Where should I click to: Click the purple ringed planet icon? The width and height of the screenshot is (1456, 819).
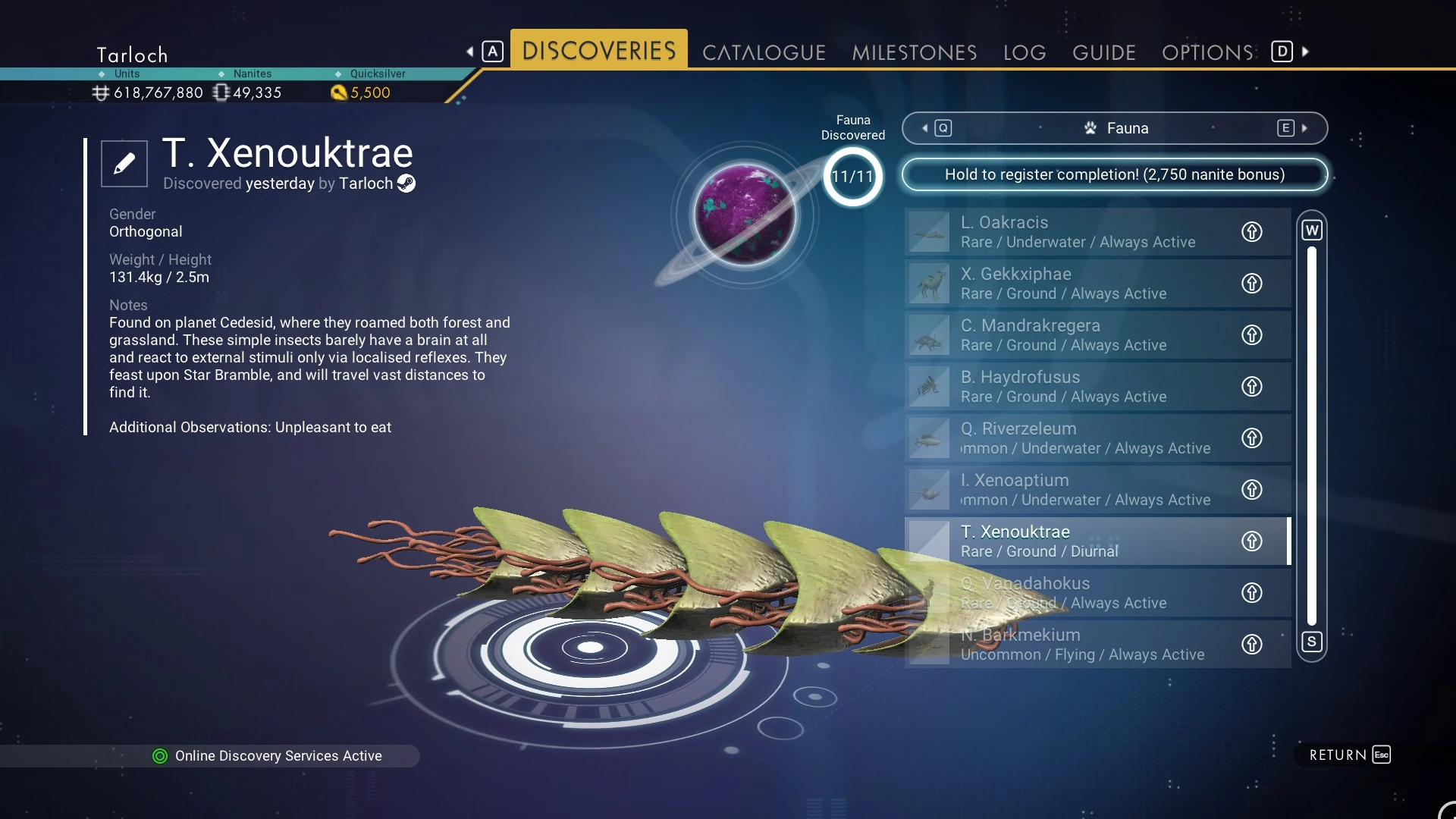pyautogui.click(x=745, y=215)
